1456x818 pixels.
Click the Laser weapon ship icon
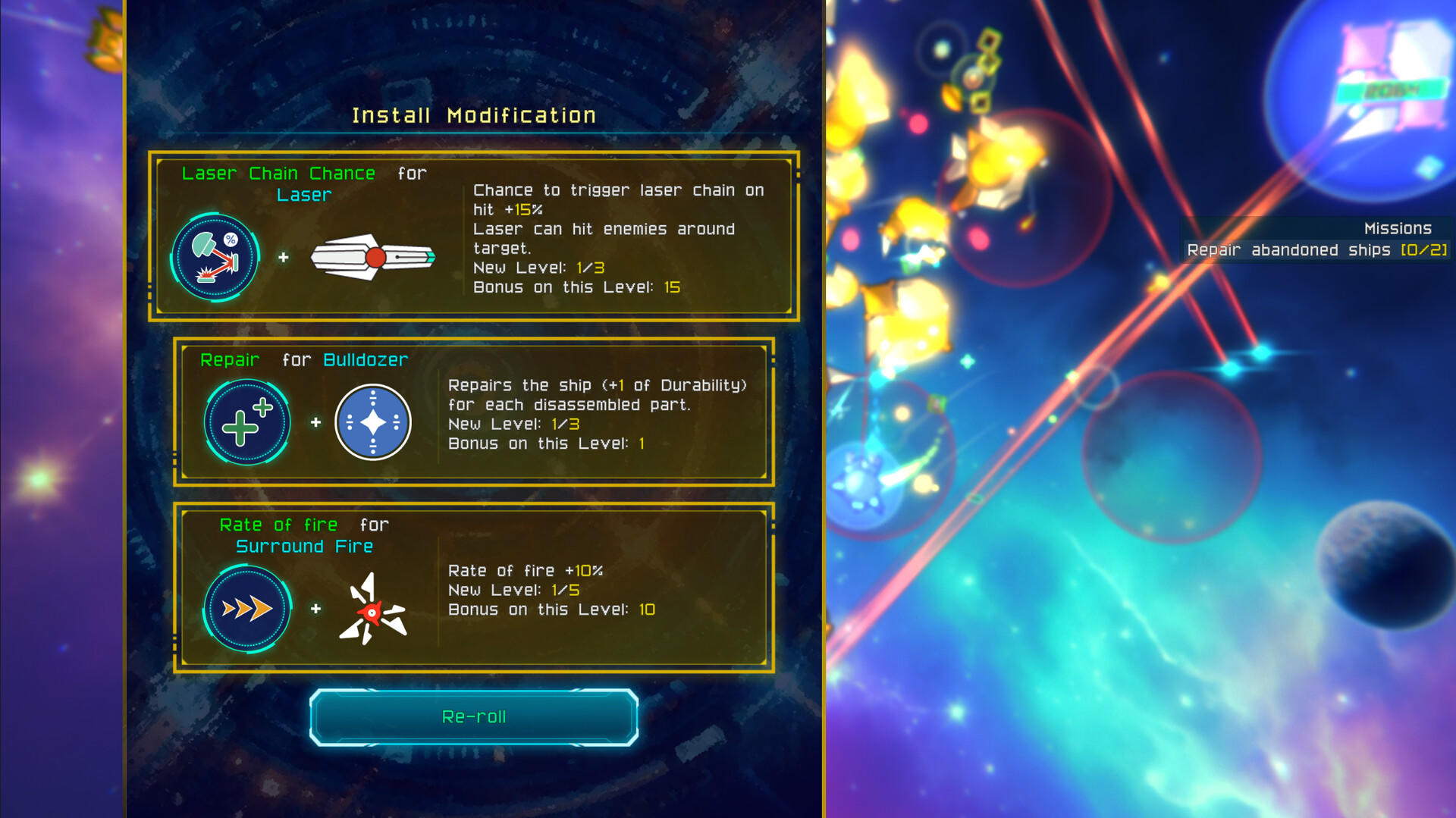[x=372, y=258]
